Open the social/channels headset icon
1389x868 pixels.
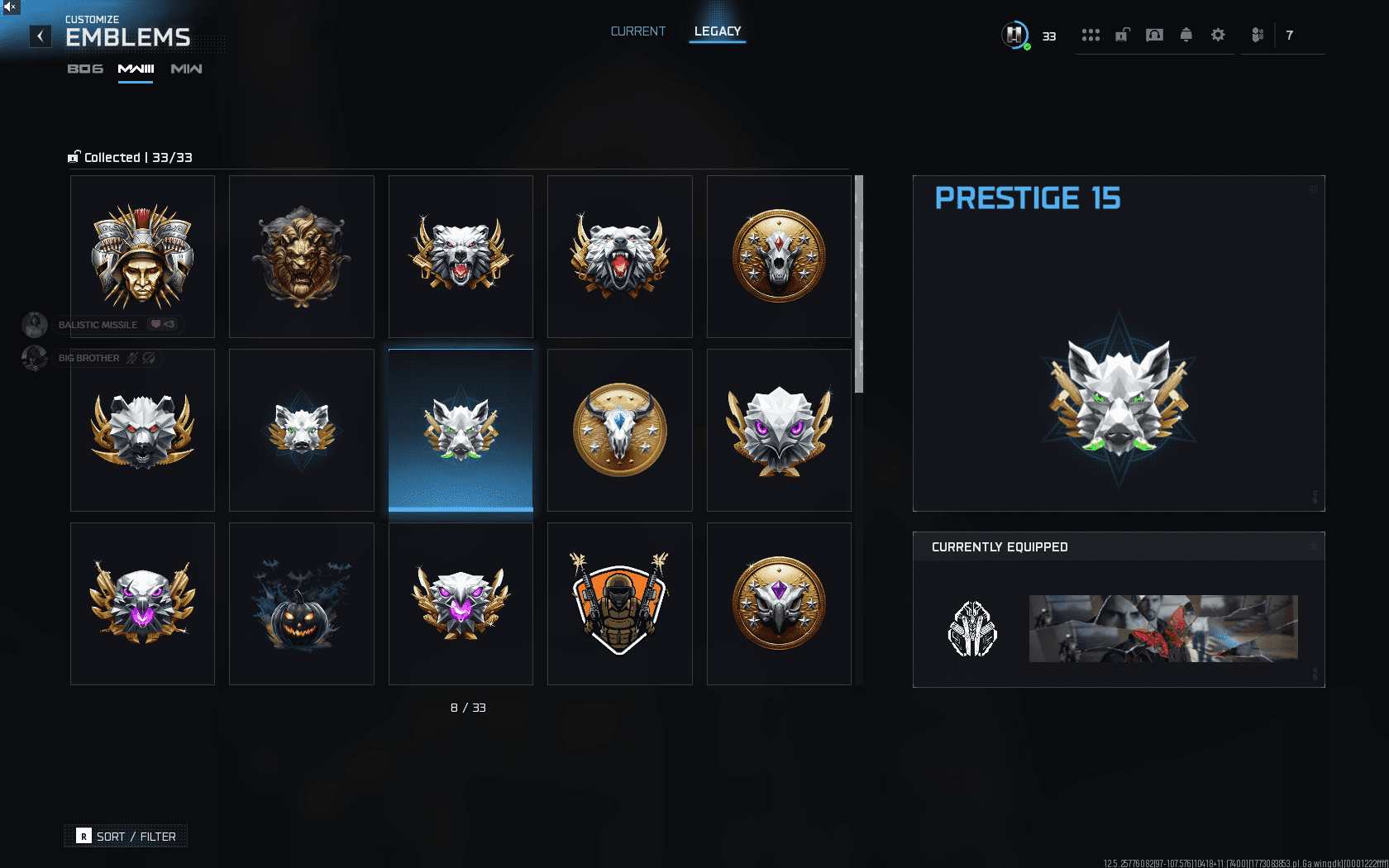coord(1154,35)
